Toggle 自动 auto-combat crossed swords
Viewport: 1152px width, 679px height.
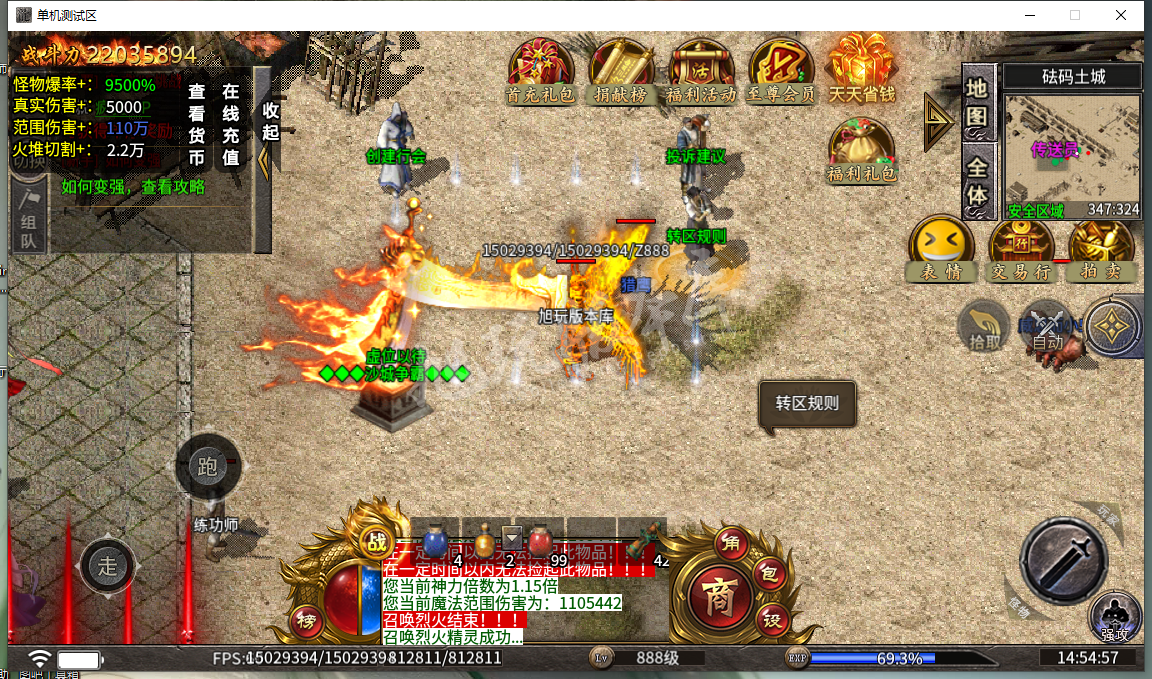(1047, 326)
